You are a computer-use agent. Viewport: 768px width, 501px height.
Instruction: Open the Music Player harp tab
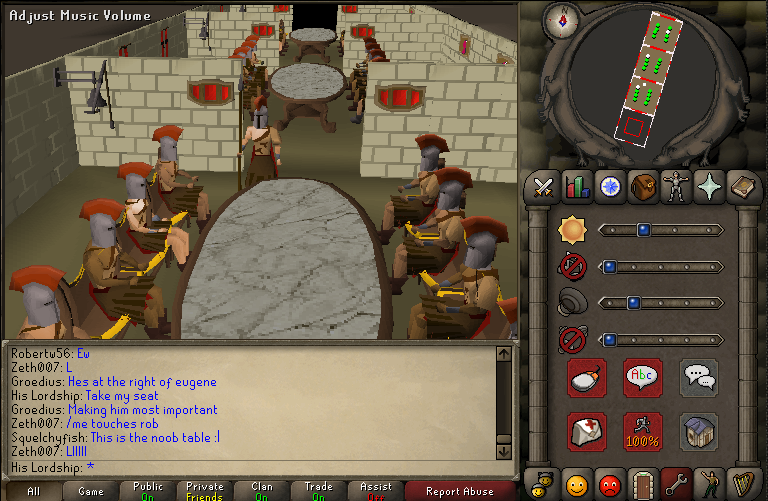tap(741, 484)
